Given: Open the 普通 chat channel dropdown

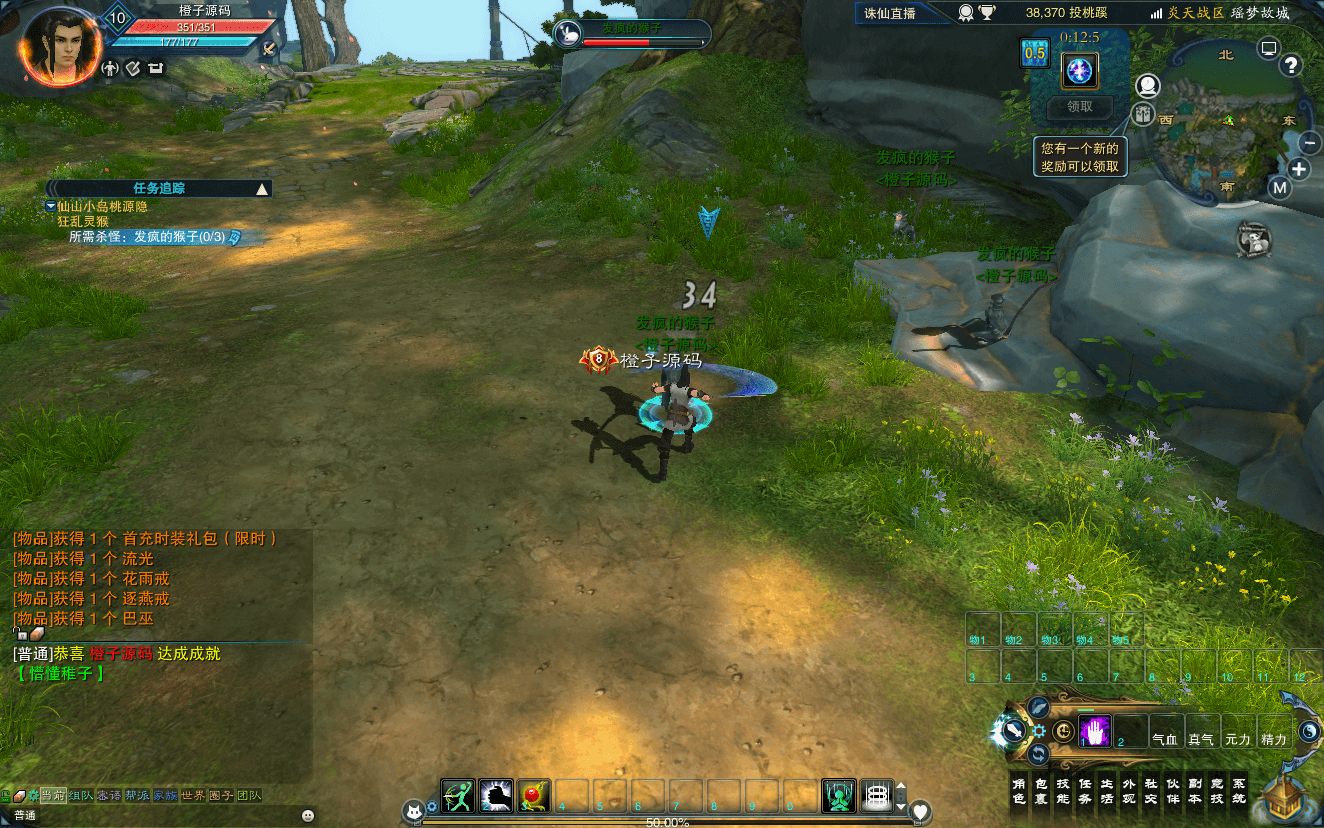Looking at the screenshot, I should 25,814.
